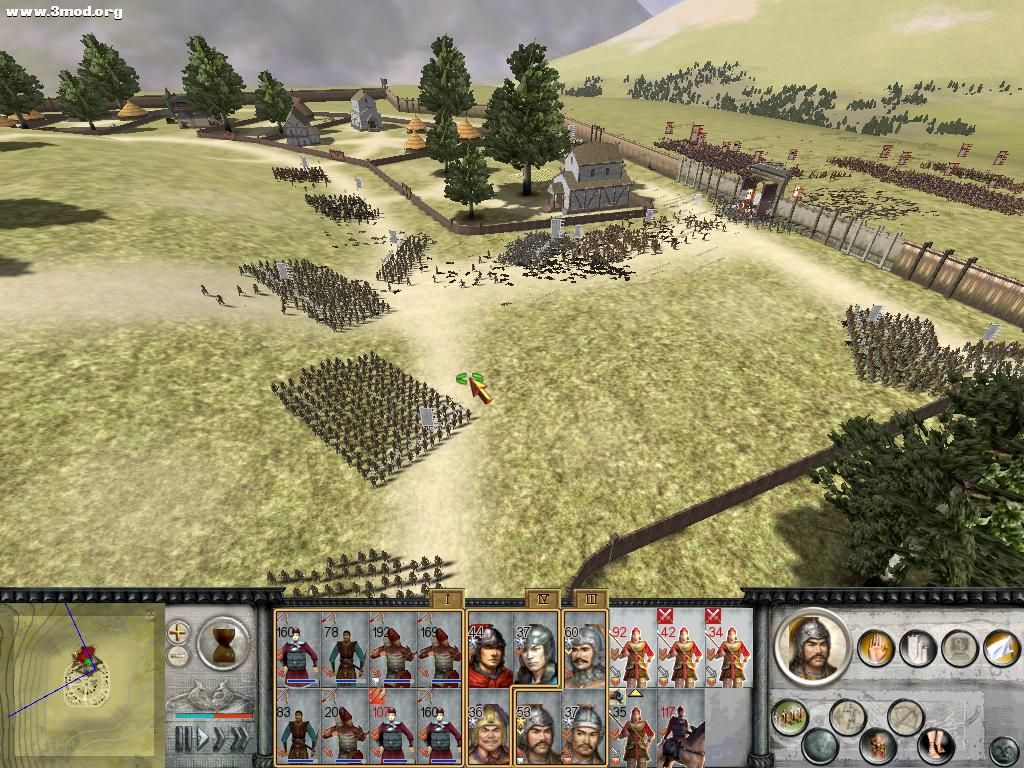
Task: Click the general's round portrait
Action: (x=812, y=646)
